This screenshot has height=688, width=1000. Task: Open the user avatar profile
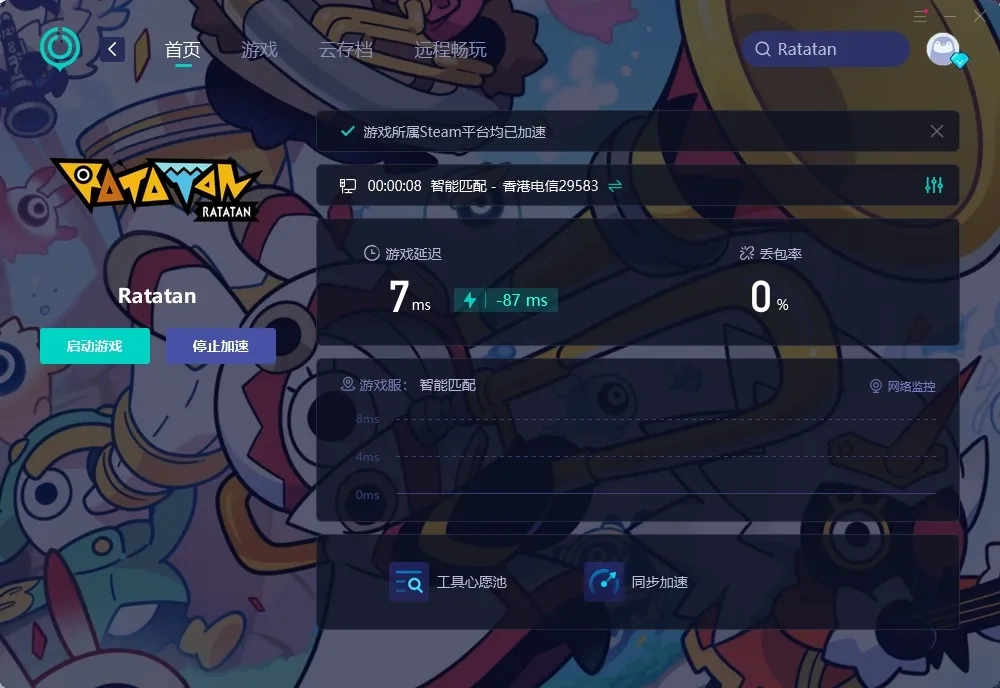pyautogui.click(x=943, y=49)
